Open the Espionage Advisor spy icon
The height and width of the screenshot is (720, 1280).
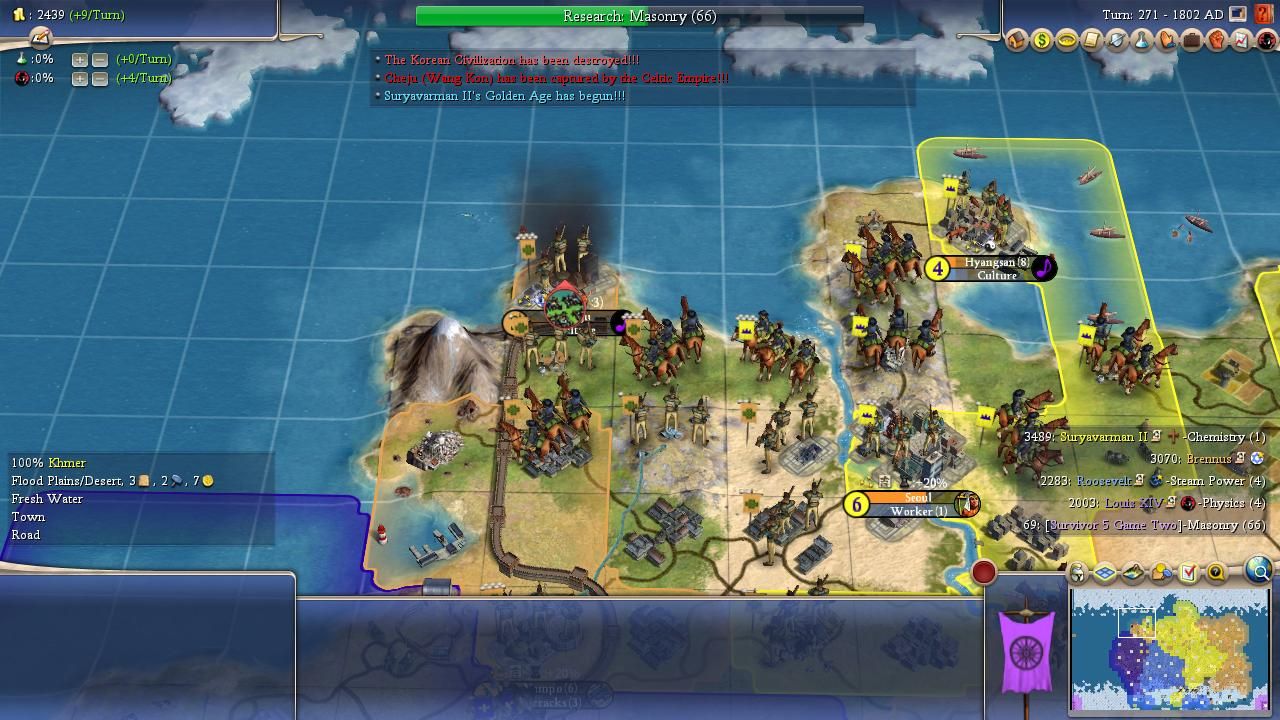pos(1266,41)
